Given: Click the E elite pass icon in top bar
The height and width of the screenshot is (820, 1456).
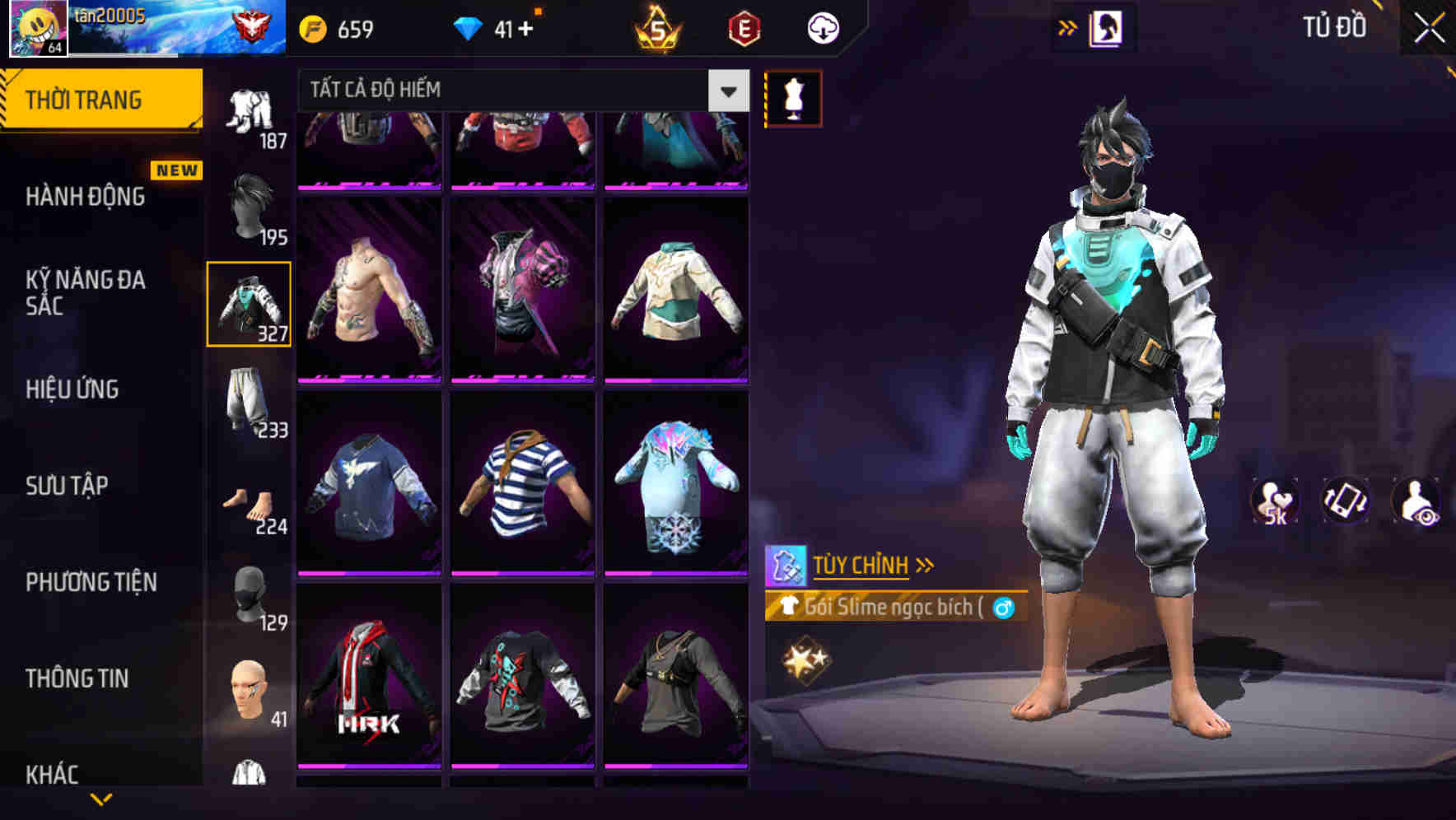Looking at the screenshot, I should (743, 27).
